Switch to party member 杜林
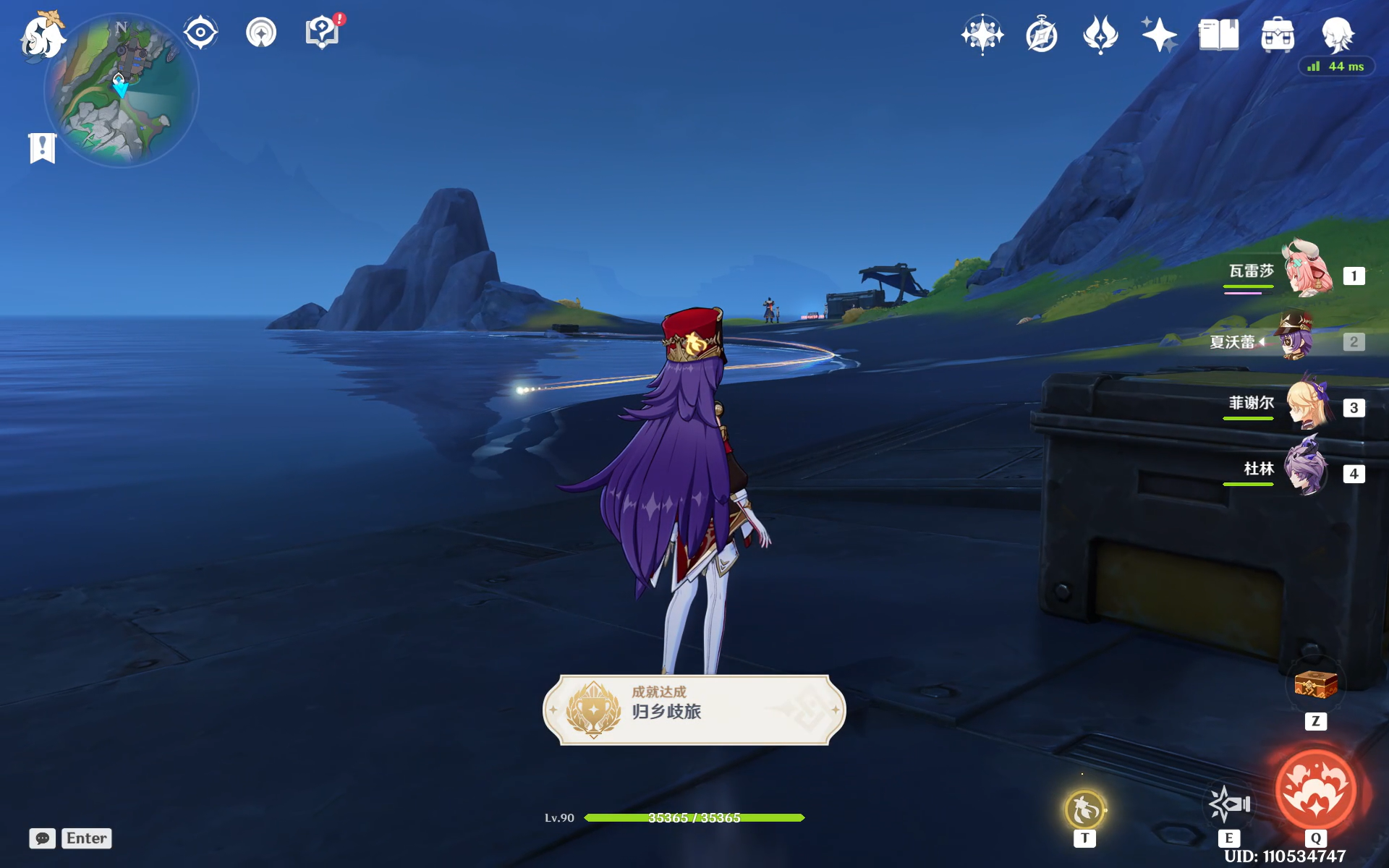Viewport: 1389px width, 868px height. pyautogui.click(x=1307, y=469)
